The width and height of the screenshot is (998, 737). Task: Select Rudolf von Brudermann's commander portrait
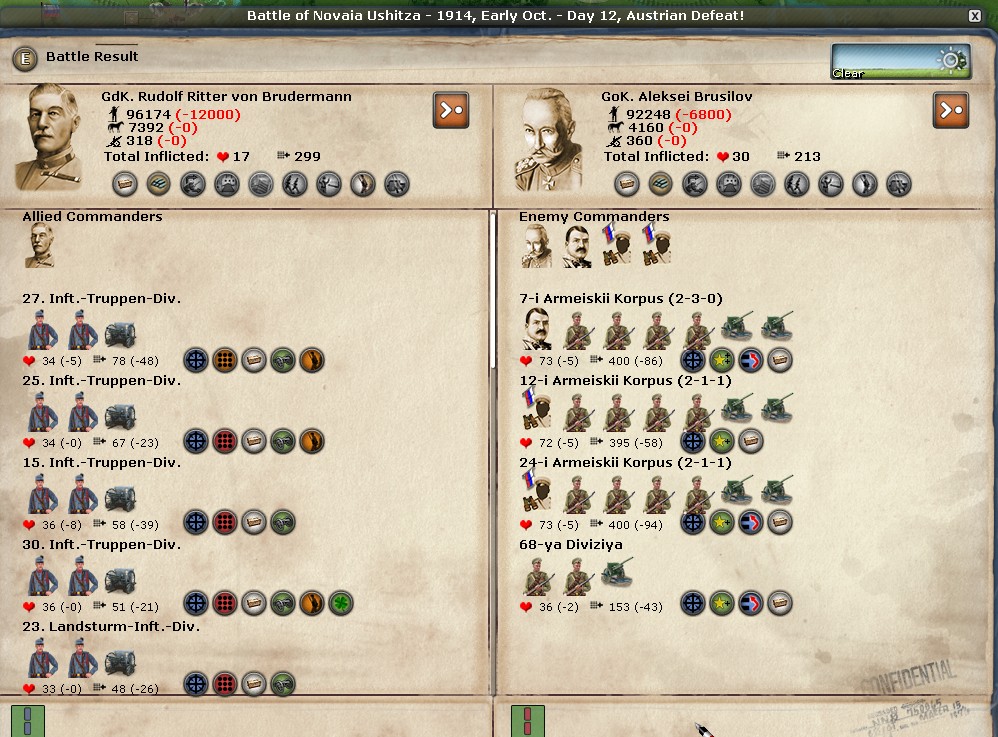(49, 137)
